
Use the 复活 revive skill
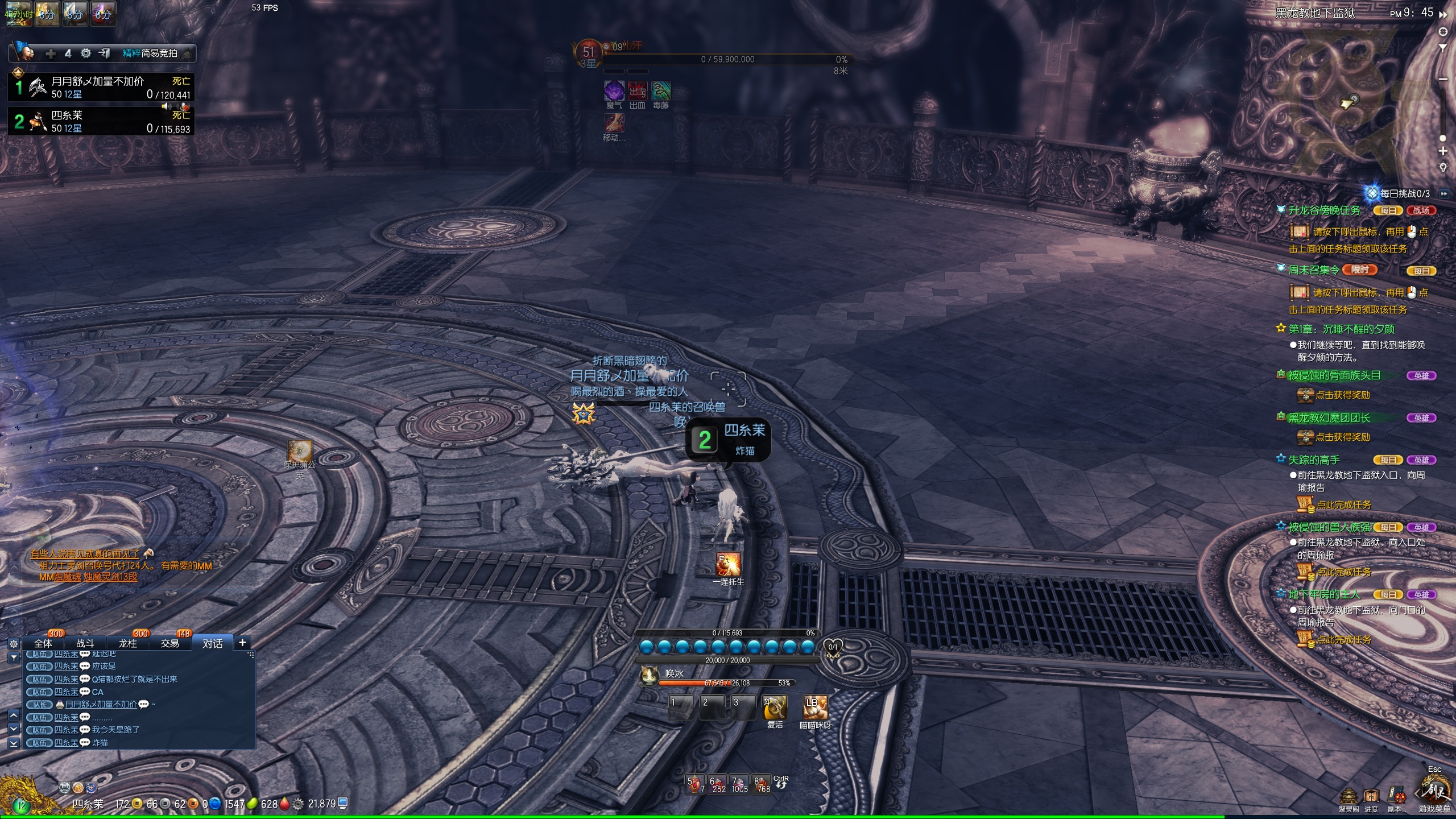[x=775, y=708]
